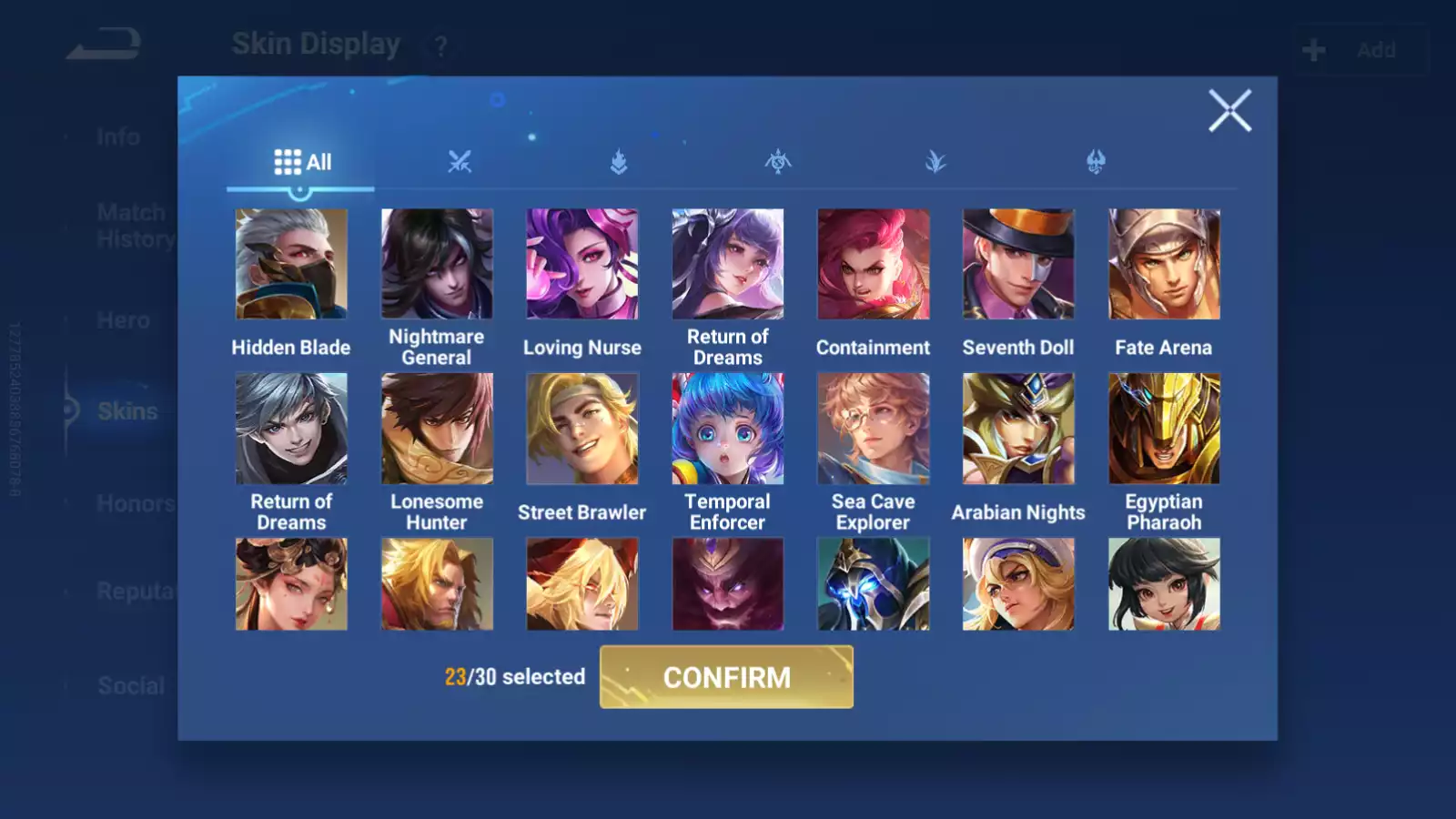Screen dimensions: 1456x819
Task: Toggle selection of the Loving Nurse skin
Action: click(x=582, y=263)
